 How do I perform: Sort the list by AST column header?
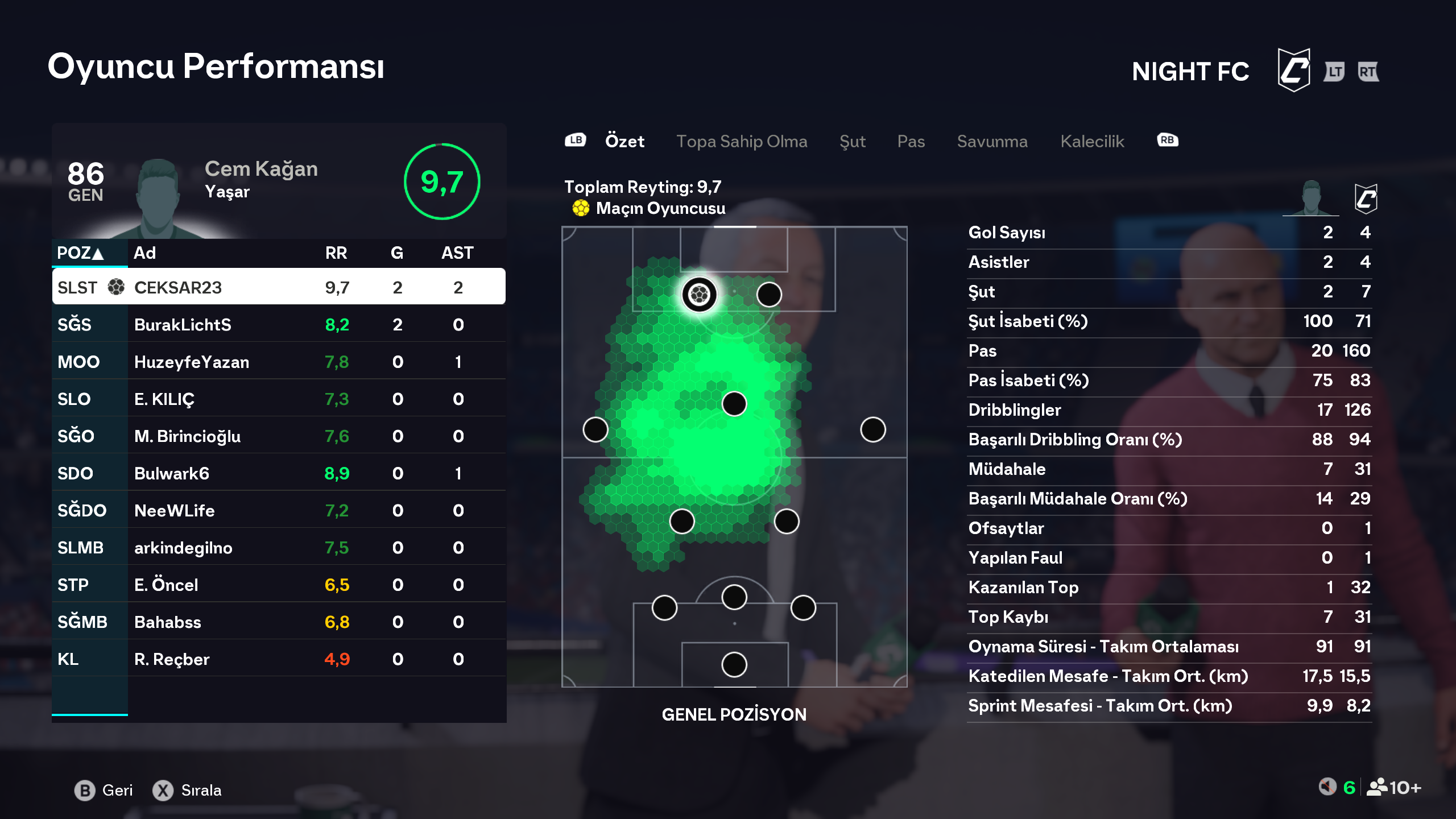(x=457, y=253)
